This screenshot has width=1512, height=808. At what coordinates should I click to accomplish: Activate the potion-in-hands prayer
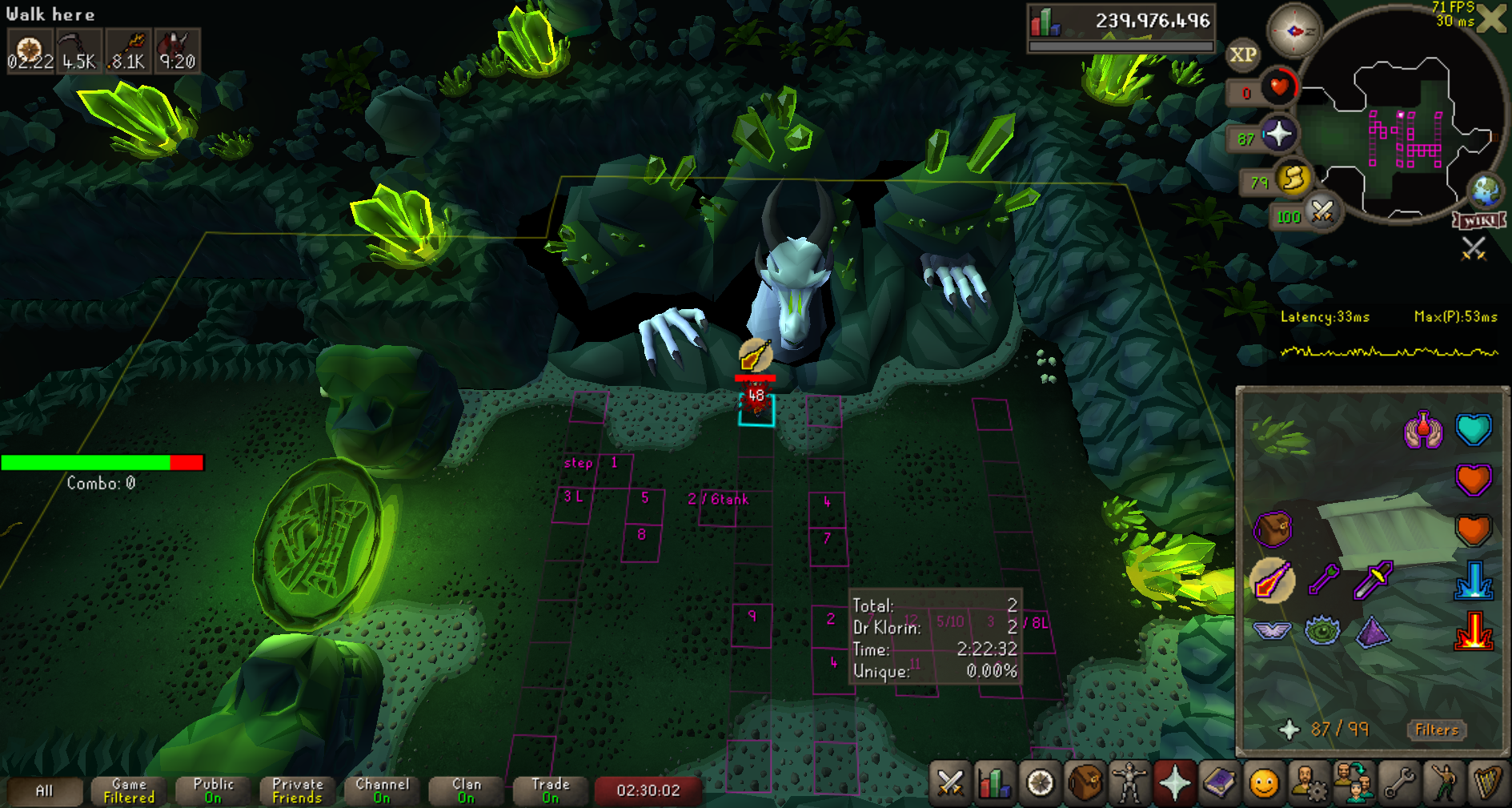point(1423,430)
